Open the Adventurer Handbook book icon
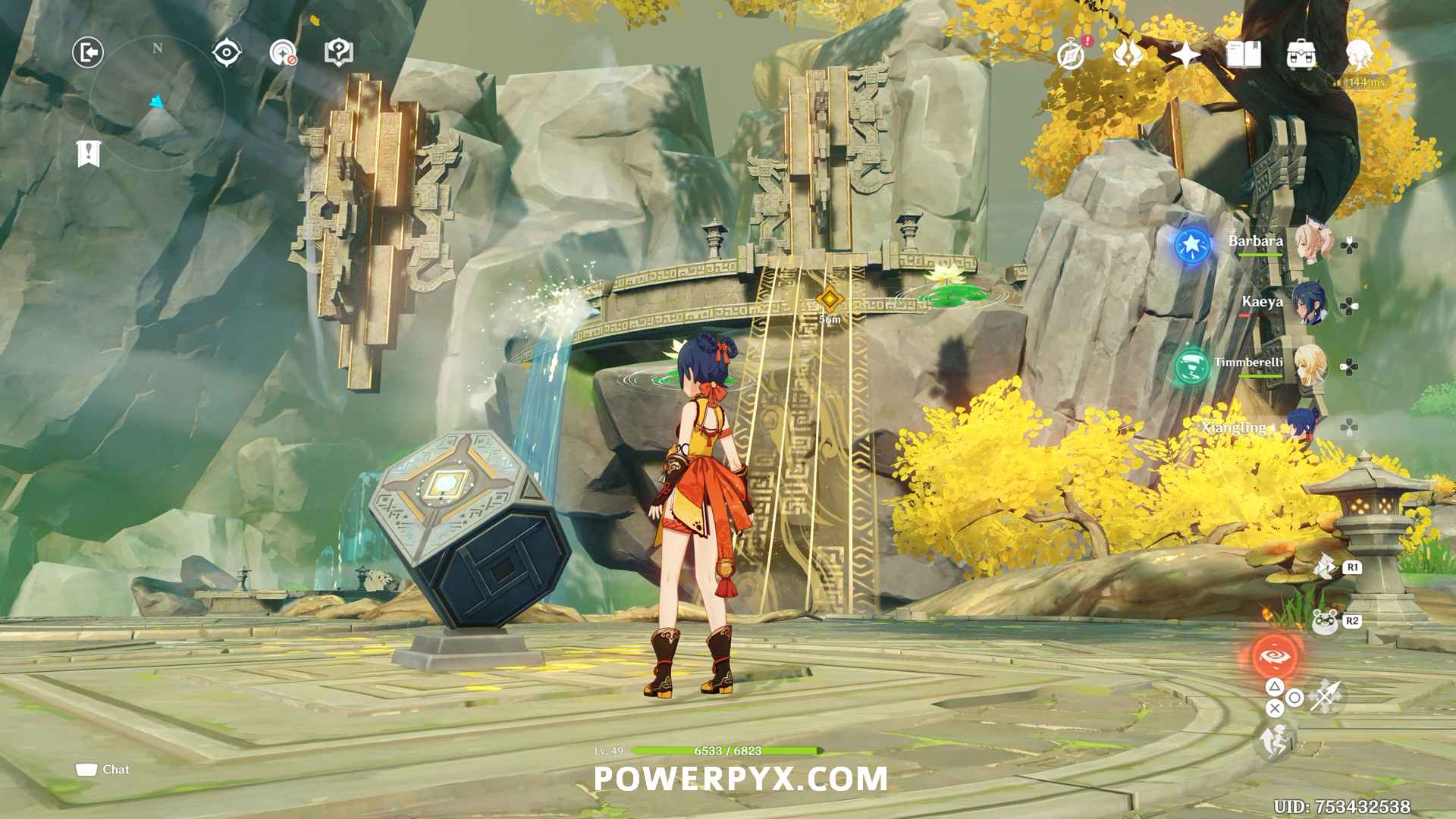The width and height of the screenshot is (1456, 819). click(1243, 55)
